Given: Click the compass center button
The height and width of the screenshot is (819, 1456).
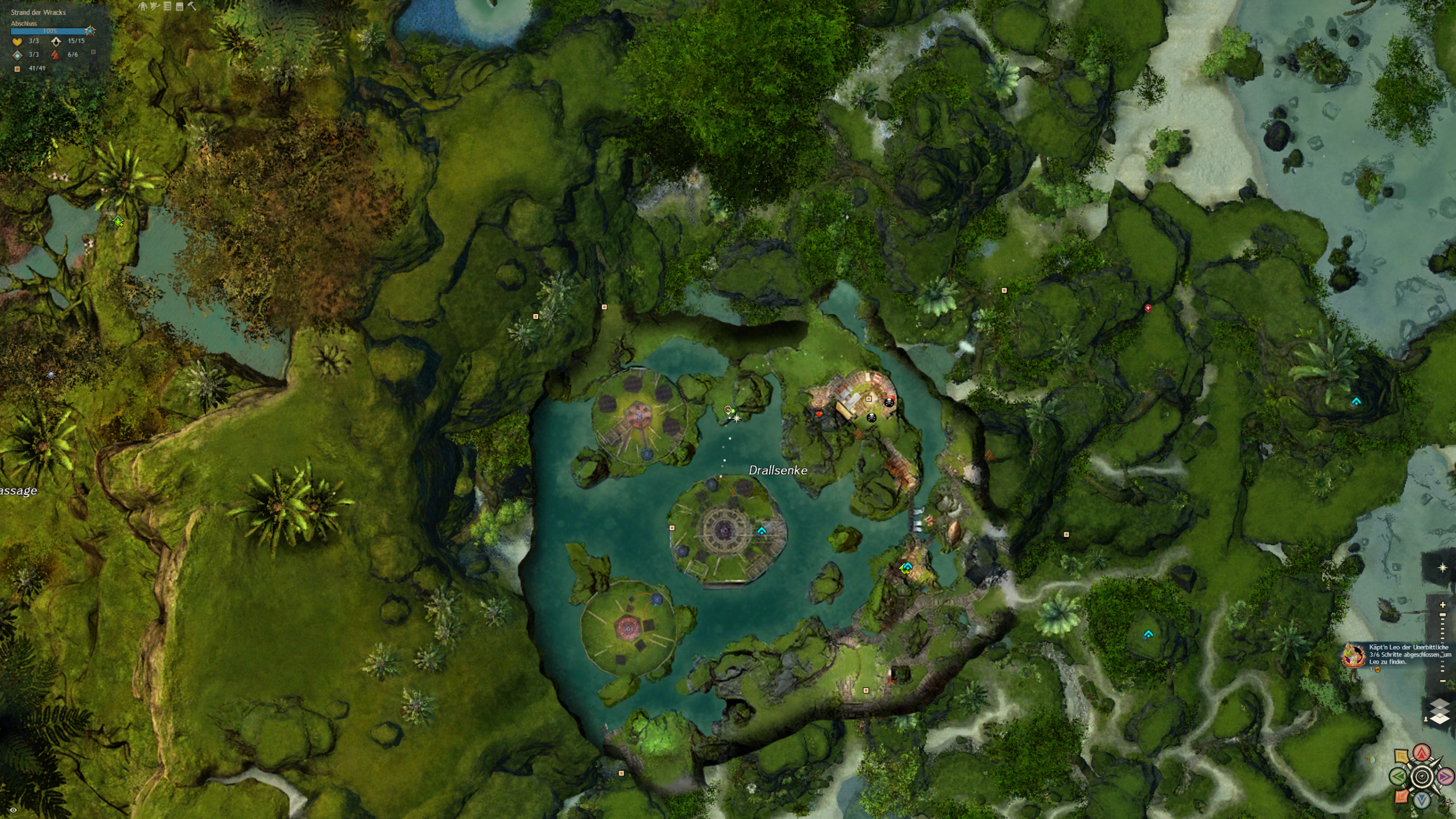Looking at the screenshot, I should [1422, 777].
